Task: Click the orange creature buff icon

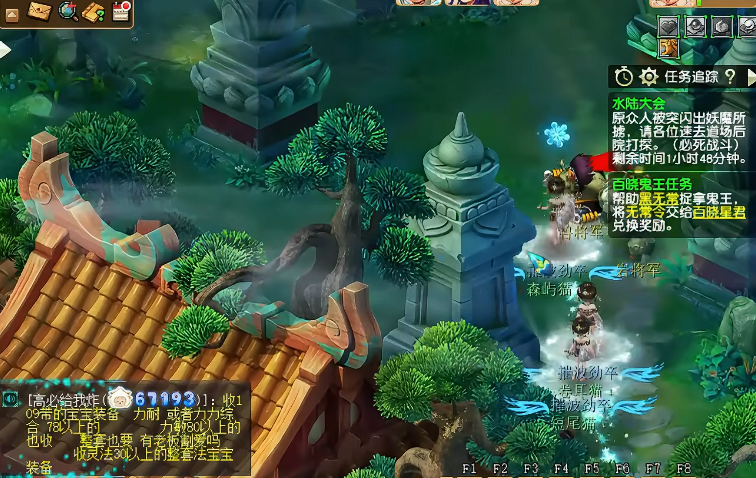Action: (669, 48)
